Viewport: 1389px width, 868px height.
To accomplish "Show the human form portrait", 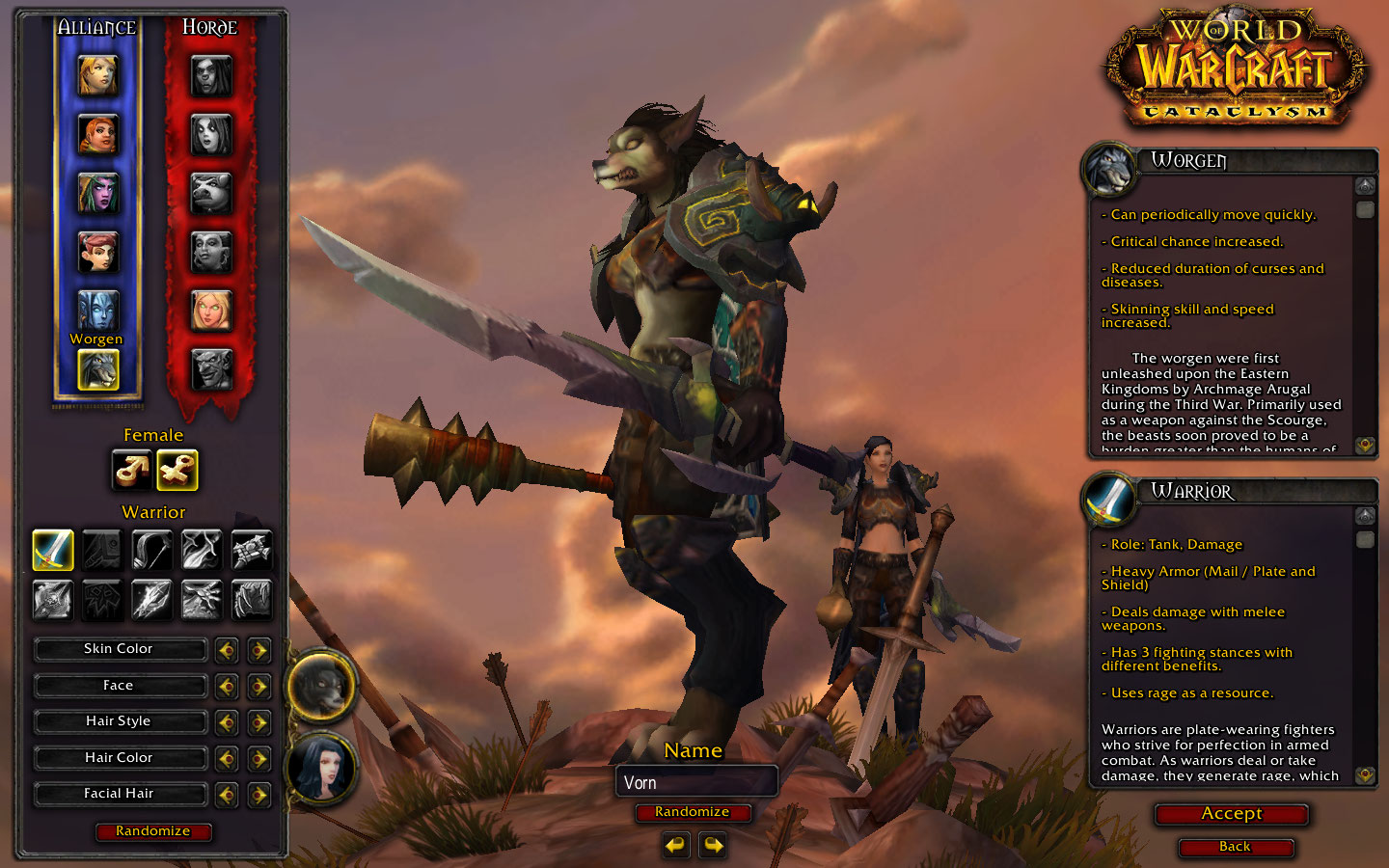I will (x=322, y=769).
